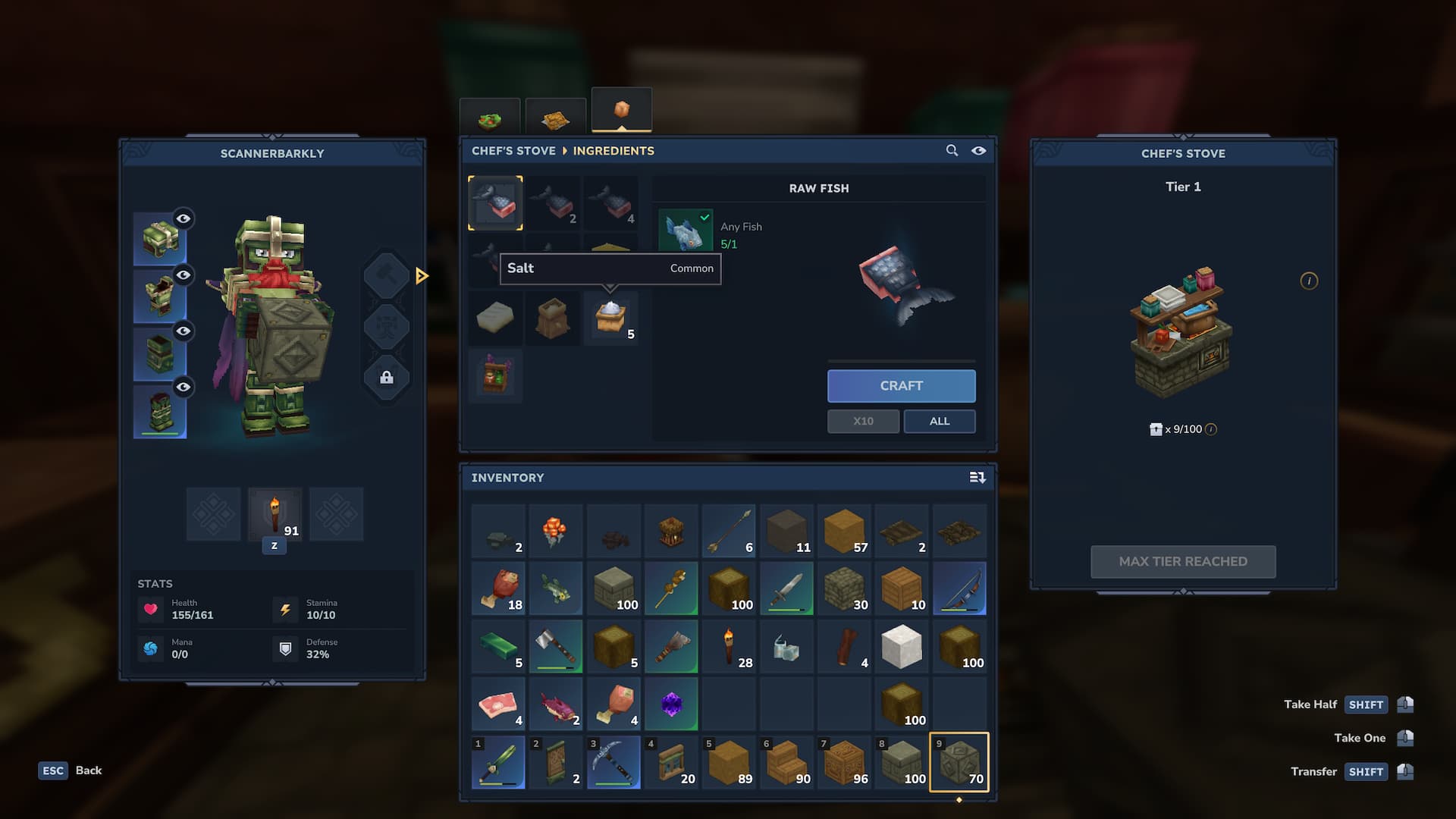Select the equipped torch slot with 91
The height and width of the screenshot is (819, 1456).
coord(275,515)
